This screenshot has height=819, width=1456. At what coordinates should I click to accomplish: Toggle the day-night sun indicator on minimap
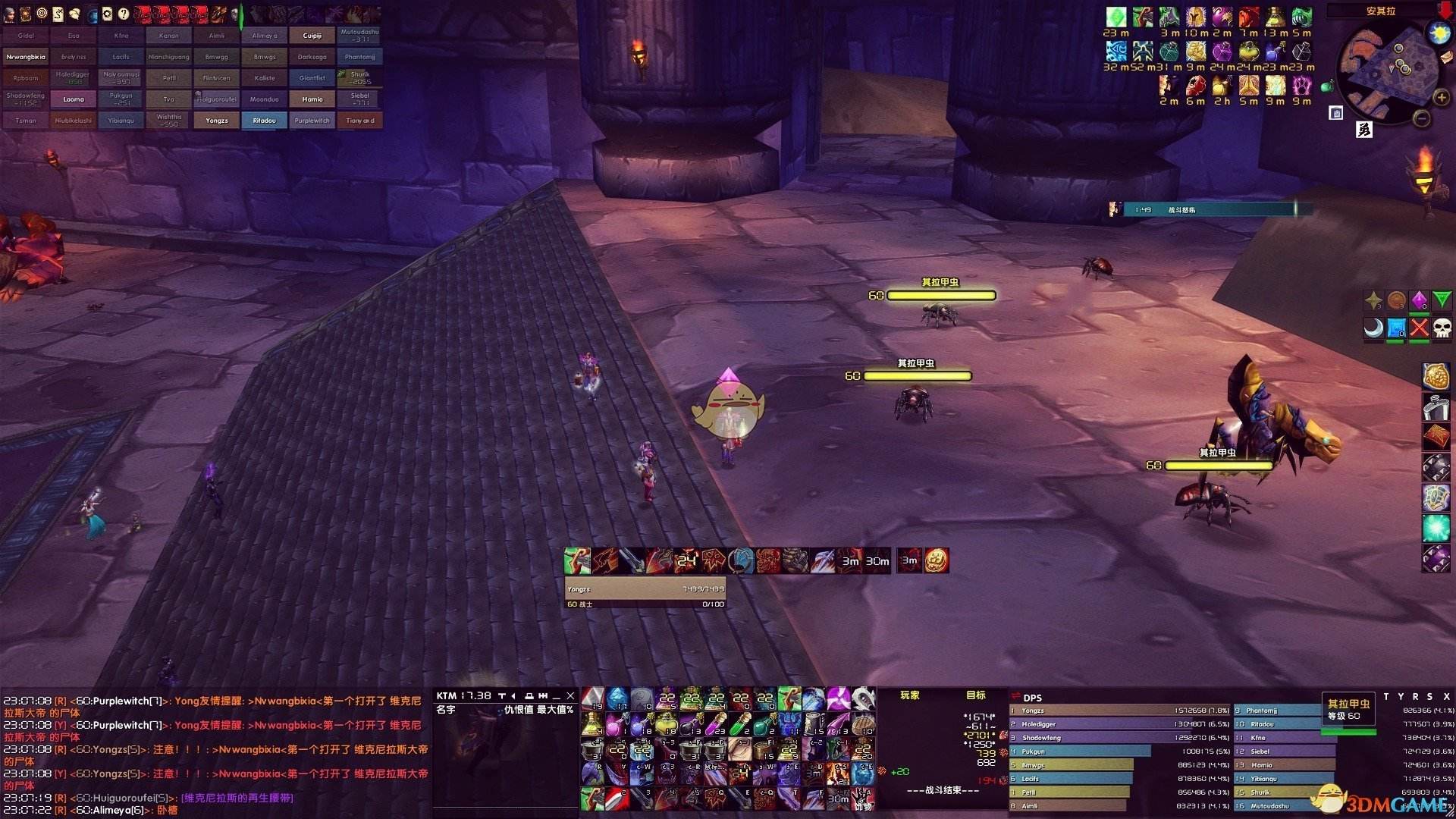[1439, 33]
